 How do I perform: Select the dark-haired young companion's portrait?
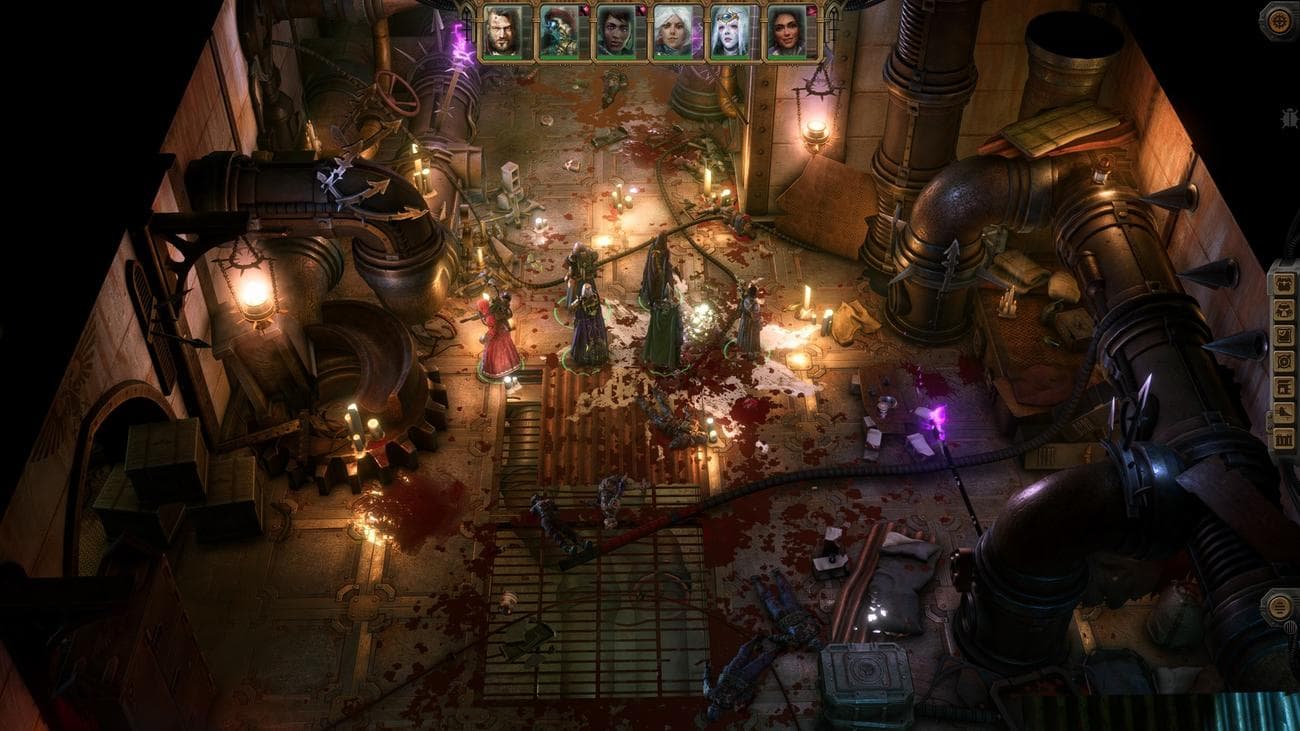(616, 30)
